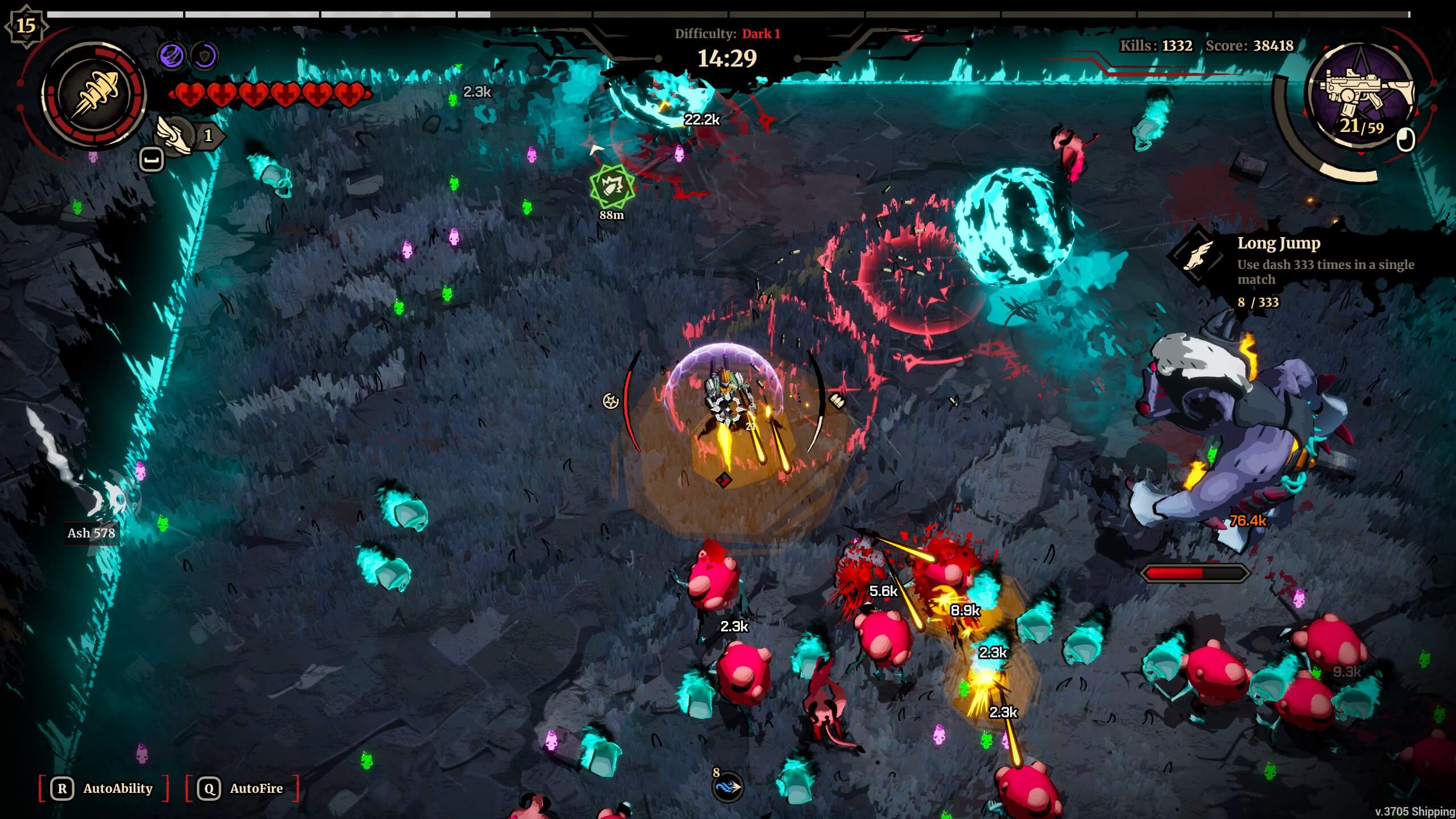Click the minus keybind box under the dash item
1456x819 pixels.
click(x=151, y=158)
